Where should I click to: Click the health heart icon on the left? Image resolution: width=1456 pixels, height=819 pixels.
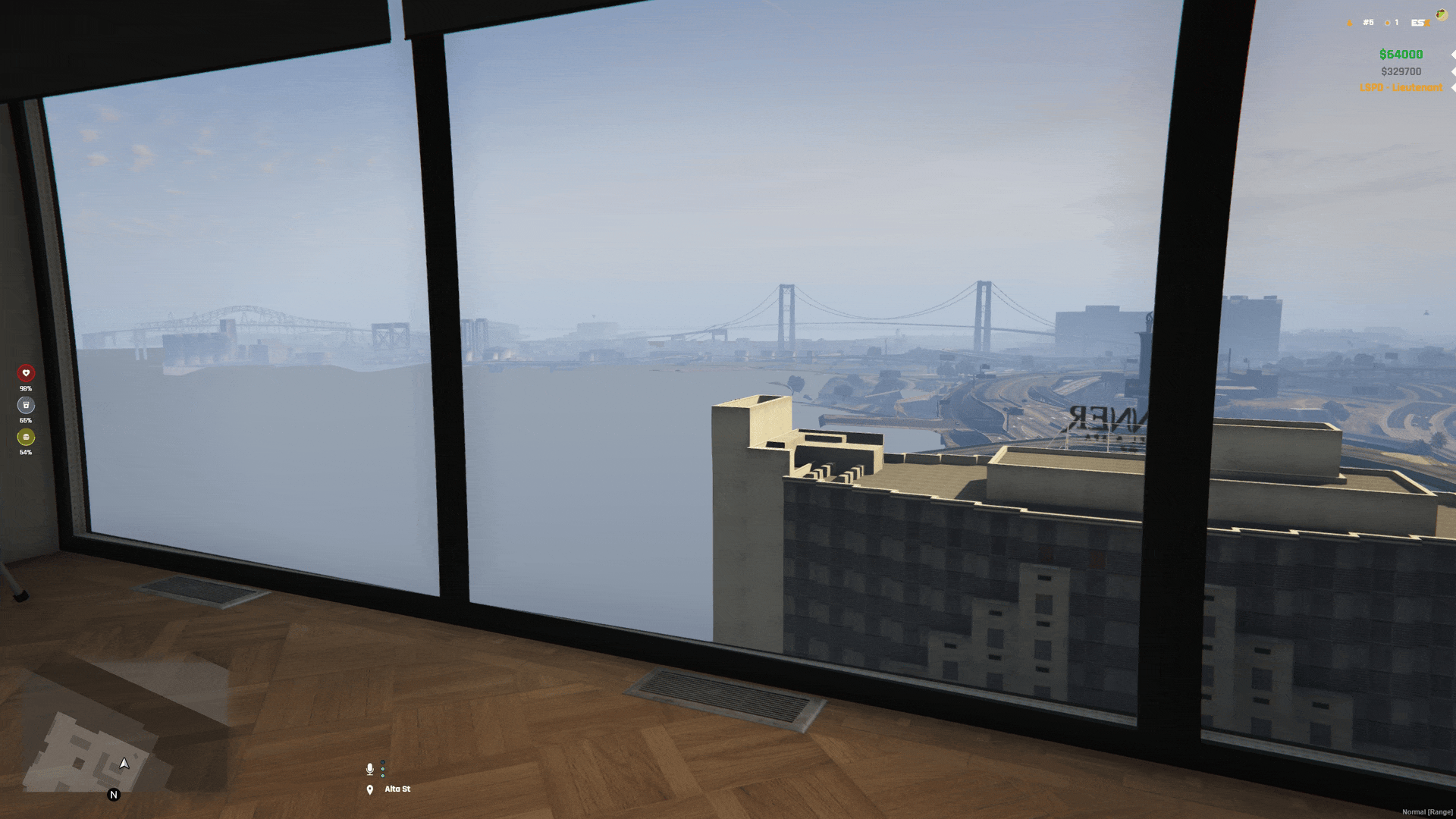click(25, 373)
